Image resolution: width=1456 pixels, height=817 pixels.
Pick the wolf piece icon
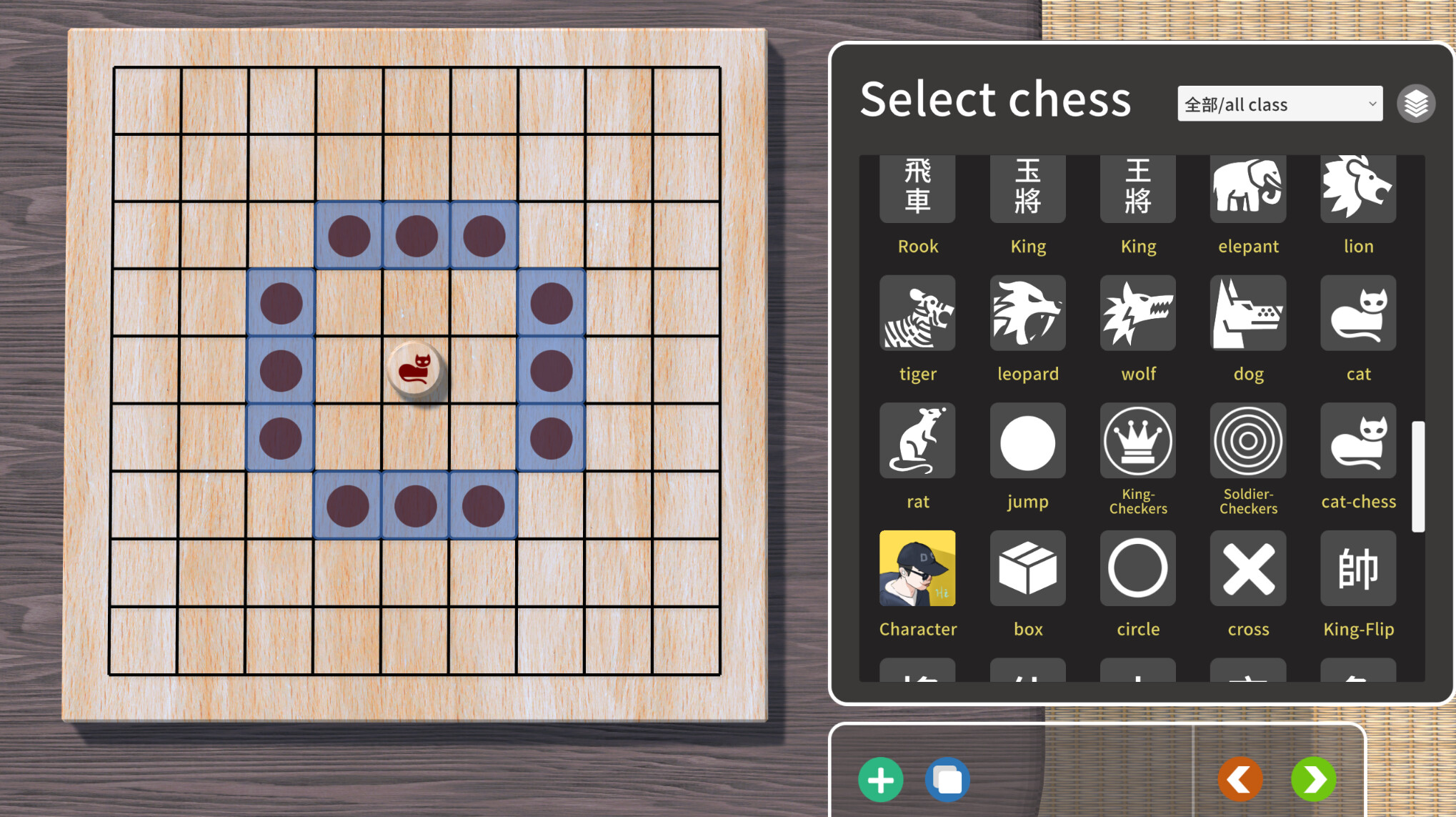point(1137,313)
